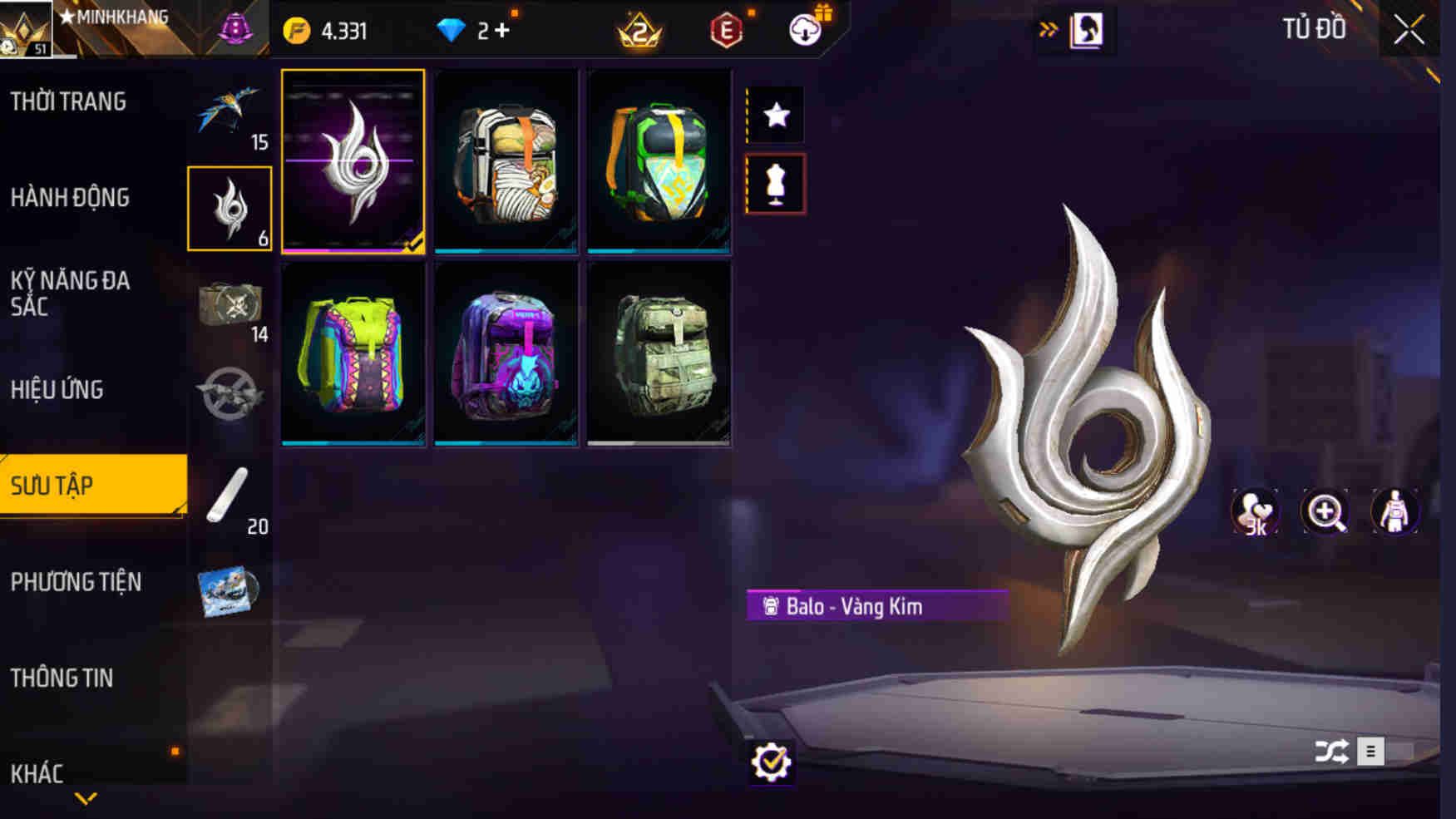This screenshot has width=1456, height=819.
Task: Select the neon yellow tribal backpack
Action: [x=353, y=354]
